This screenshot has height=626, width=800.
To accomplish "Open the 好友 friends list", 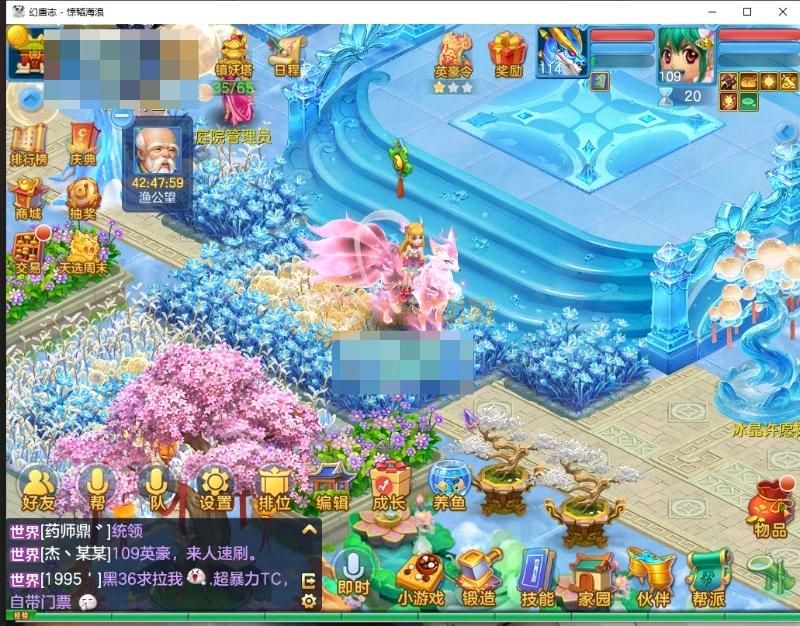I will coord(37,488).
